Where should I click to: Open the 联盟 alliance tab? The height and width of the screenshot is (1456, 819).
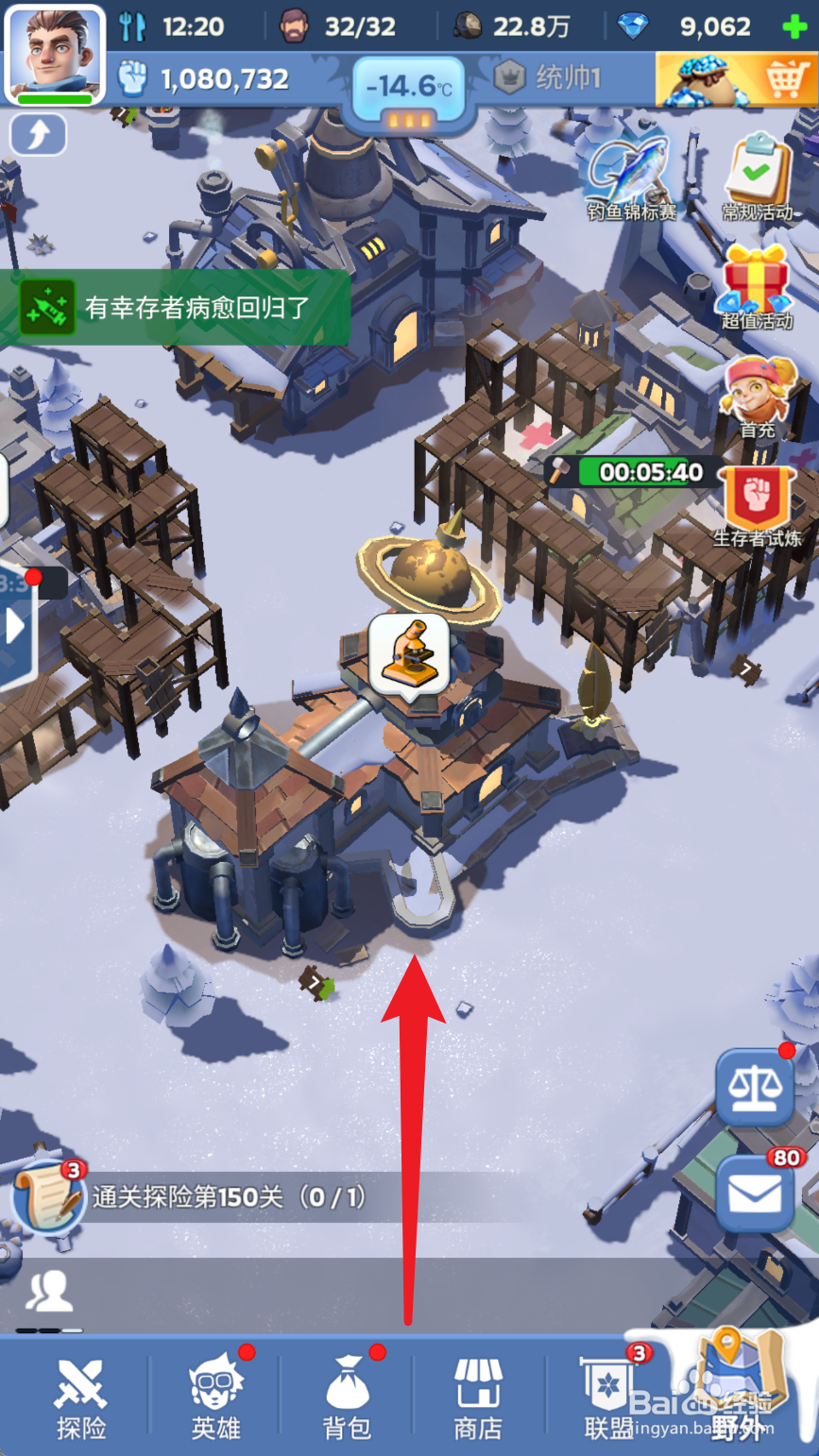[608, 1397]
